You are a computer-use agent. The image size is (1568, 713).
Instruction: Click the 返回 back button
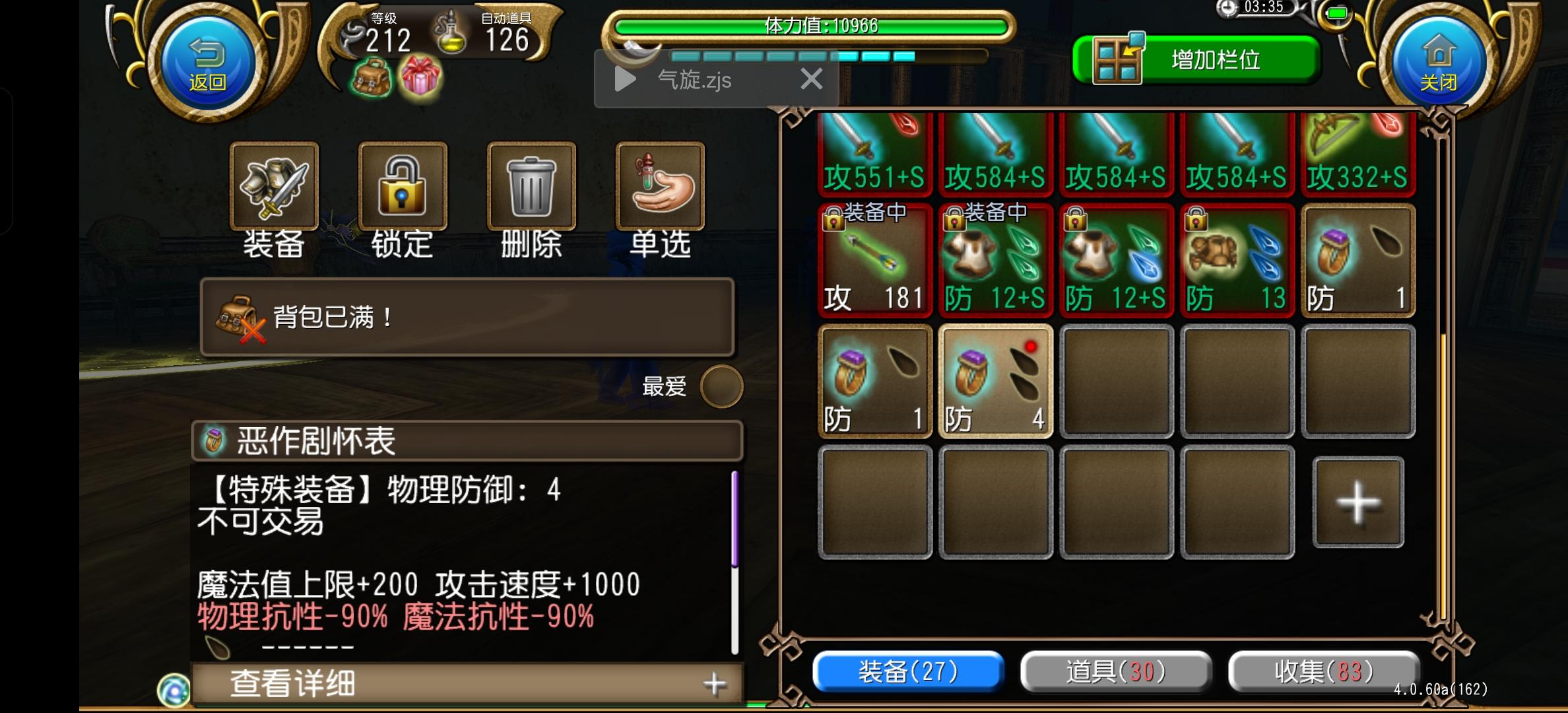[207, 63]
